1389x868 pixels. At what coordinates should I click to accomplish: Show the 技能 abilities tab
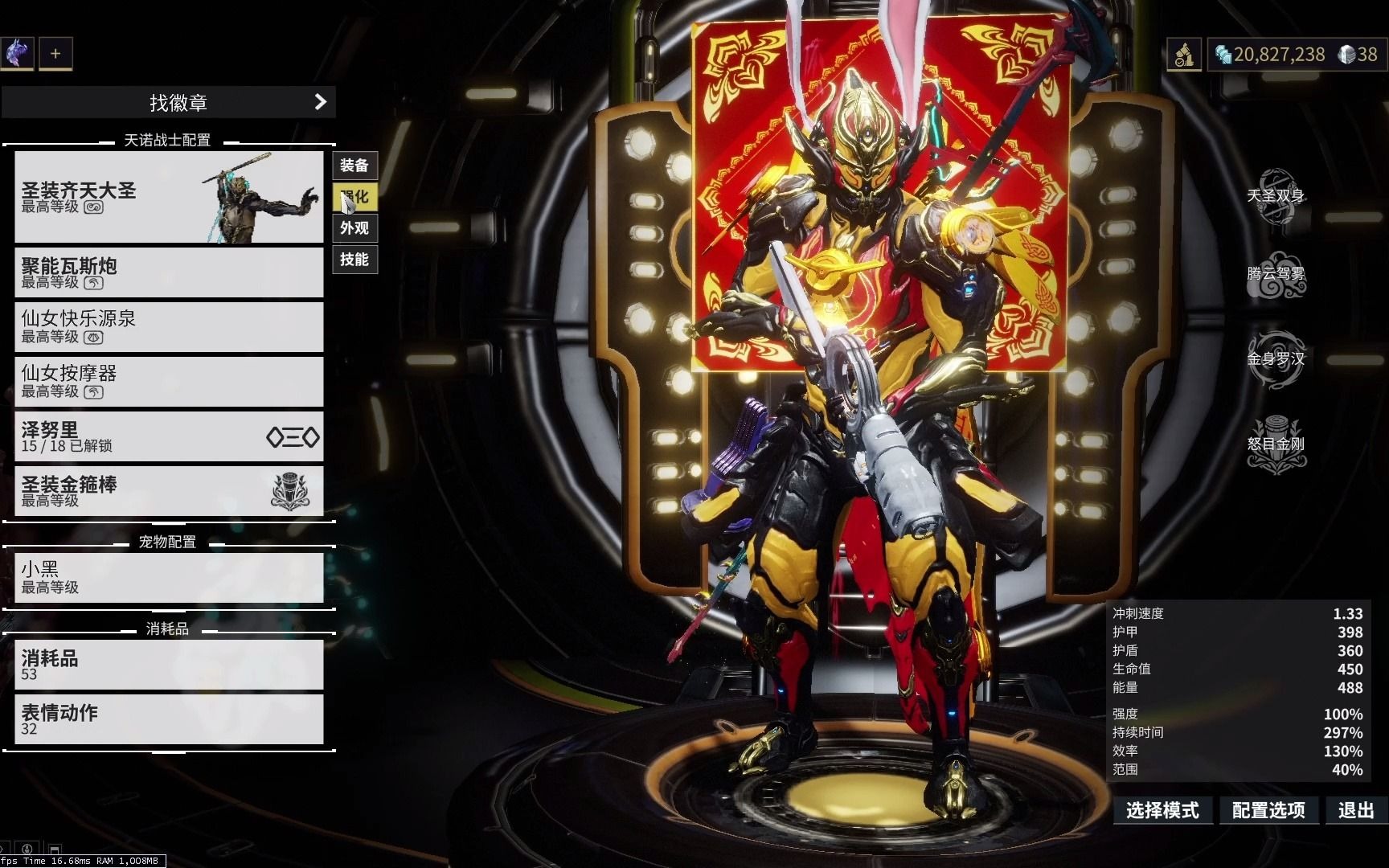point(354,260)
